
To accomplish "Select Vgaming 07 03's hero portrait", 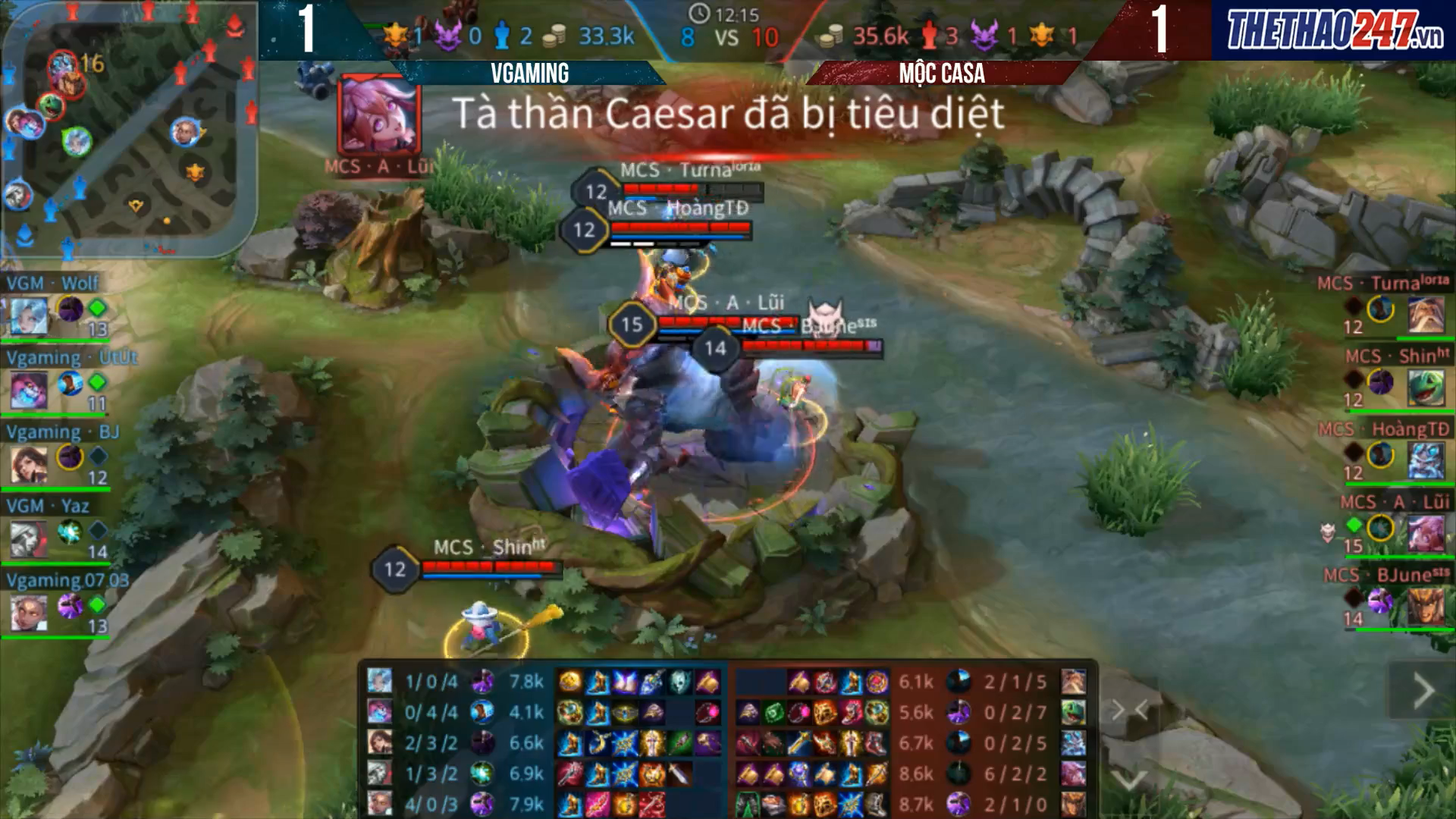I will [x=29, y=612].
